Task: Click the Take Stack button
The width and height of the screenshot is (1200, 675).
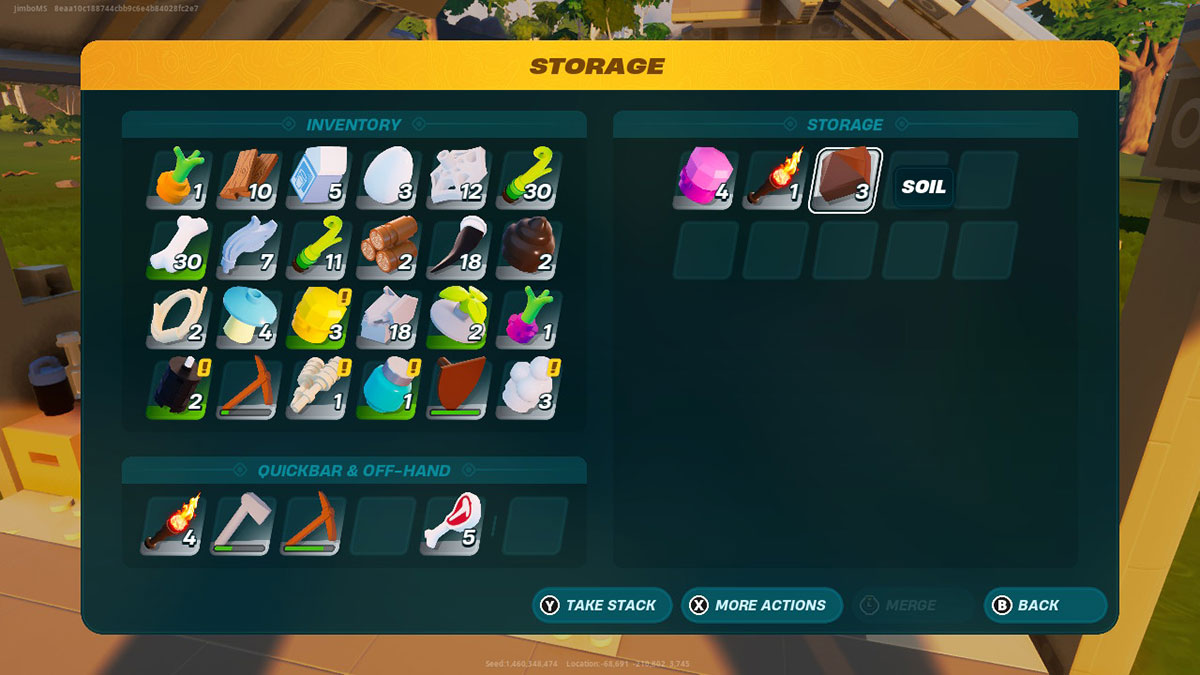Action: (601, 605)
